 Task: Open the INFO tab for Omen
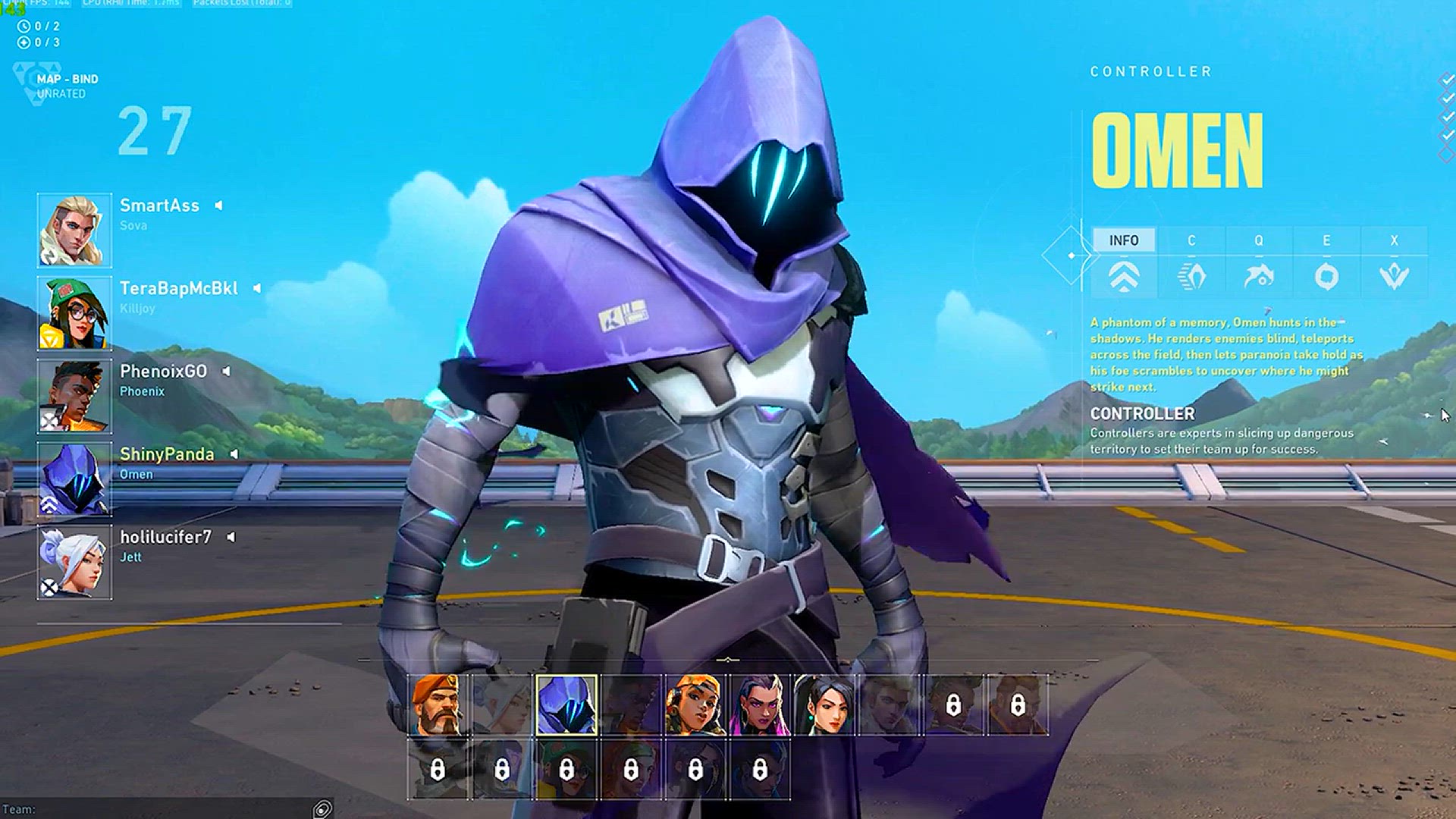(1124, 240)
